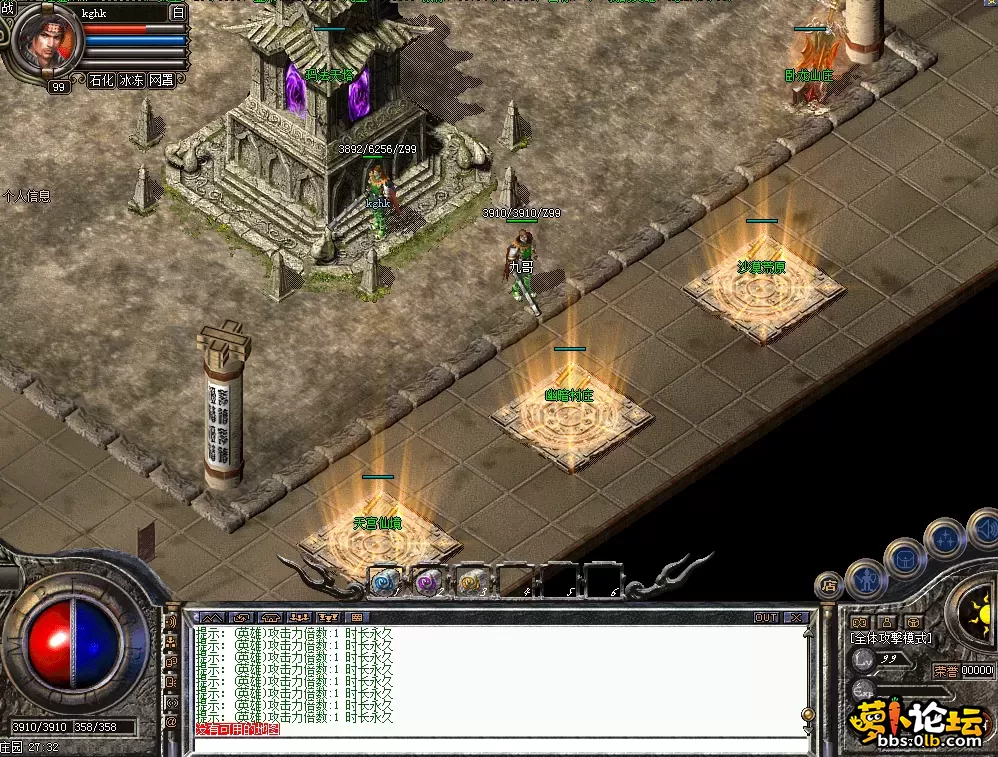
Task: Select the blue swirl scroll in hotbar
Action: pos(383,581)
